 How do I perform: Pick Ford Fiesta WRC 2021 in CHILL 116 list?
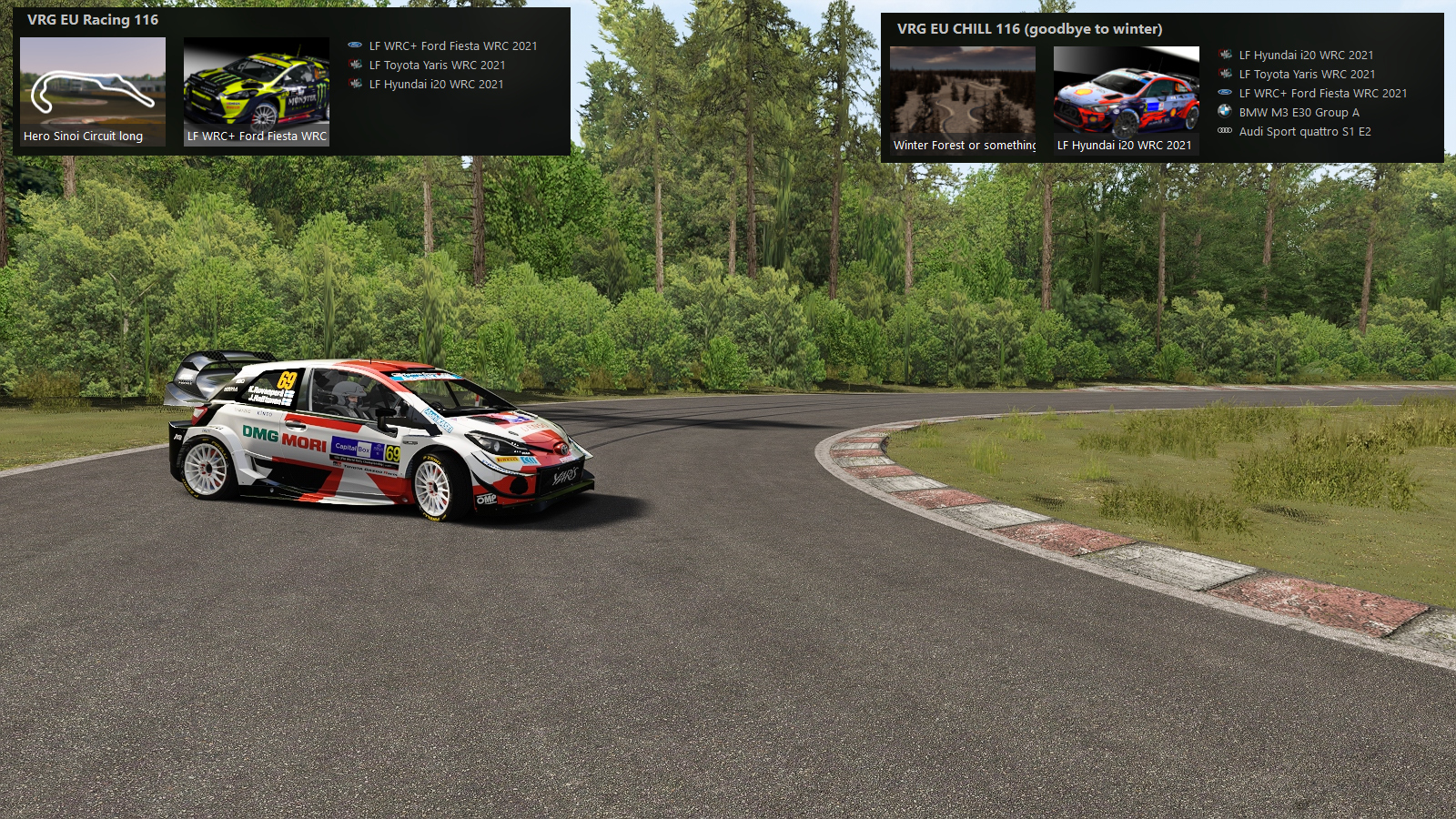1322,93
